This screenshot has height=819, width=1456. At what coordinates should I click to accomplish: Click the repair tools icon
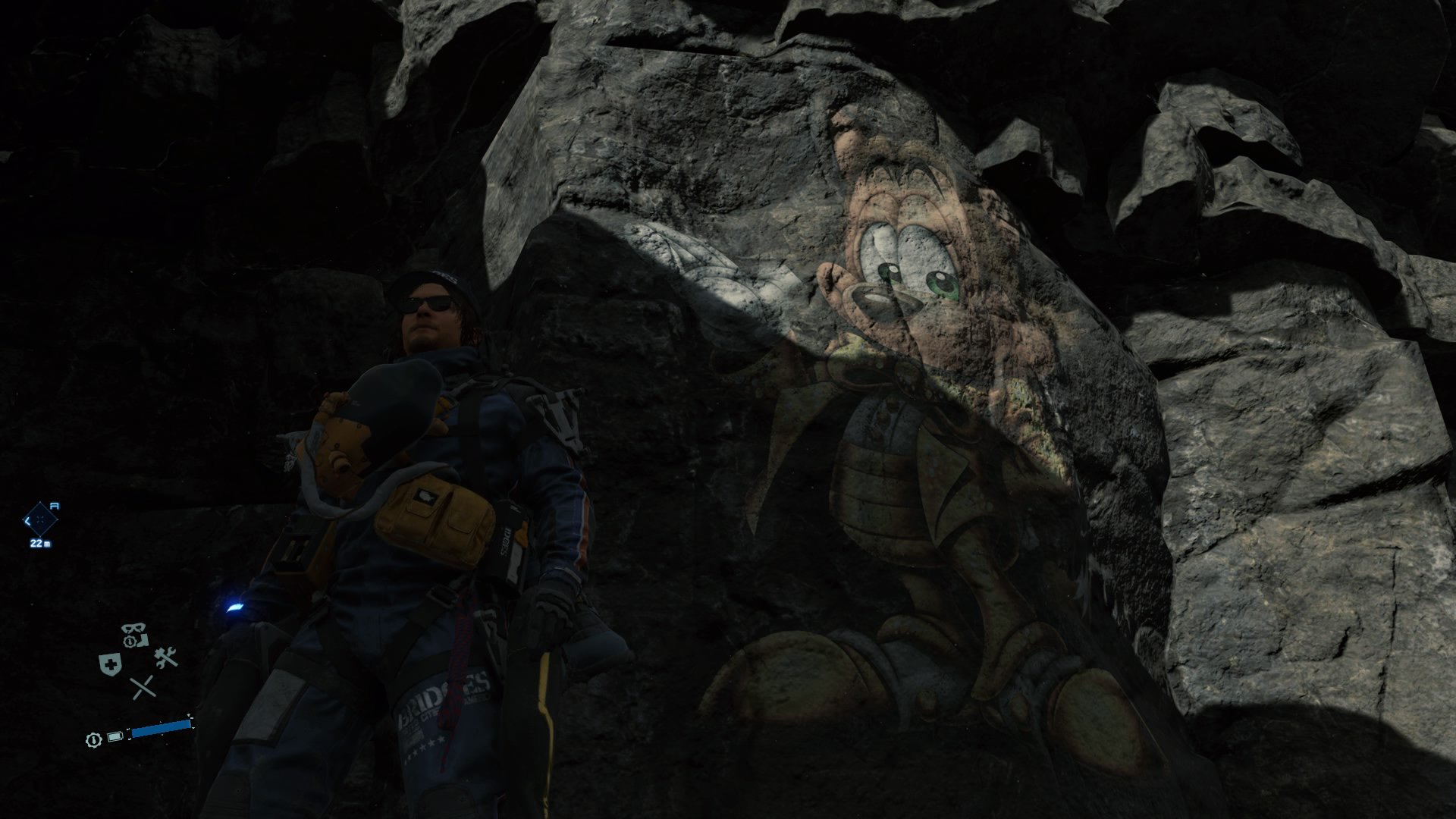166,657
